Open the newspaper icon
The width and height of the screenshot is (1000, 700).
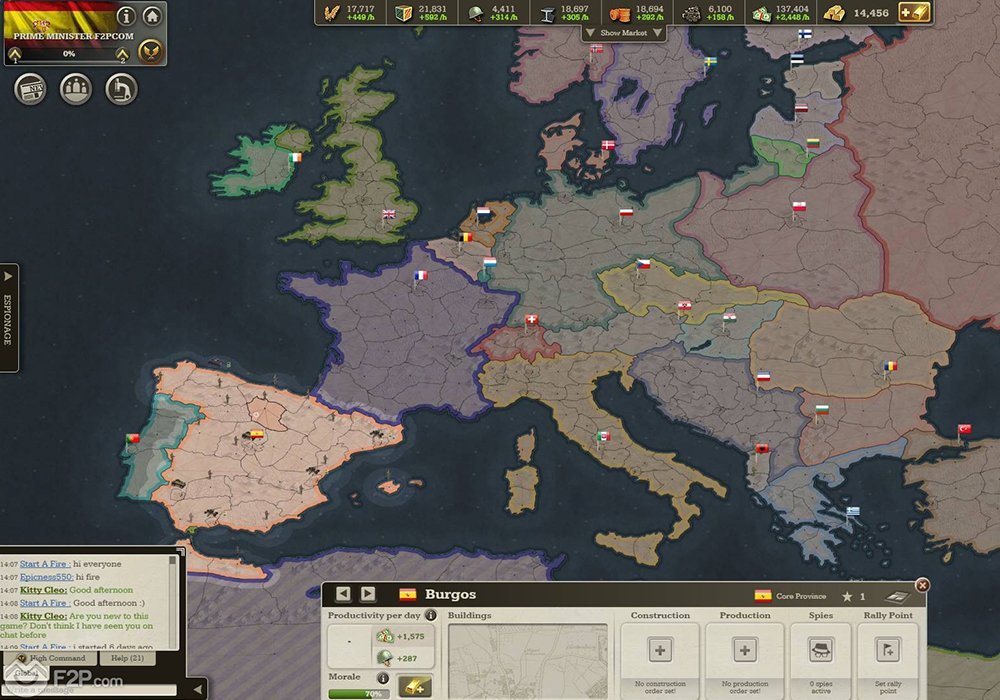[30, 89]
